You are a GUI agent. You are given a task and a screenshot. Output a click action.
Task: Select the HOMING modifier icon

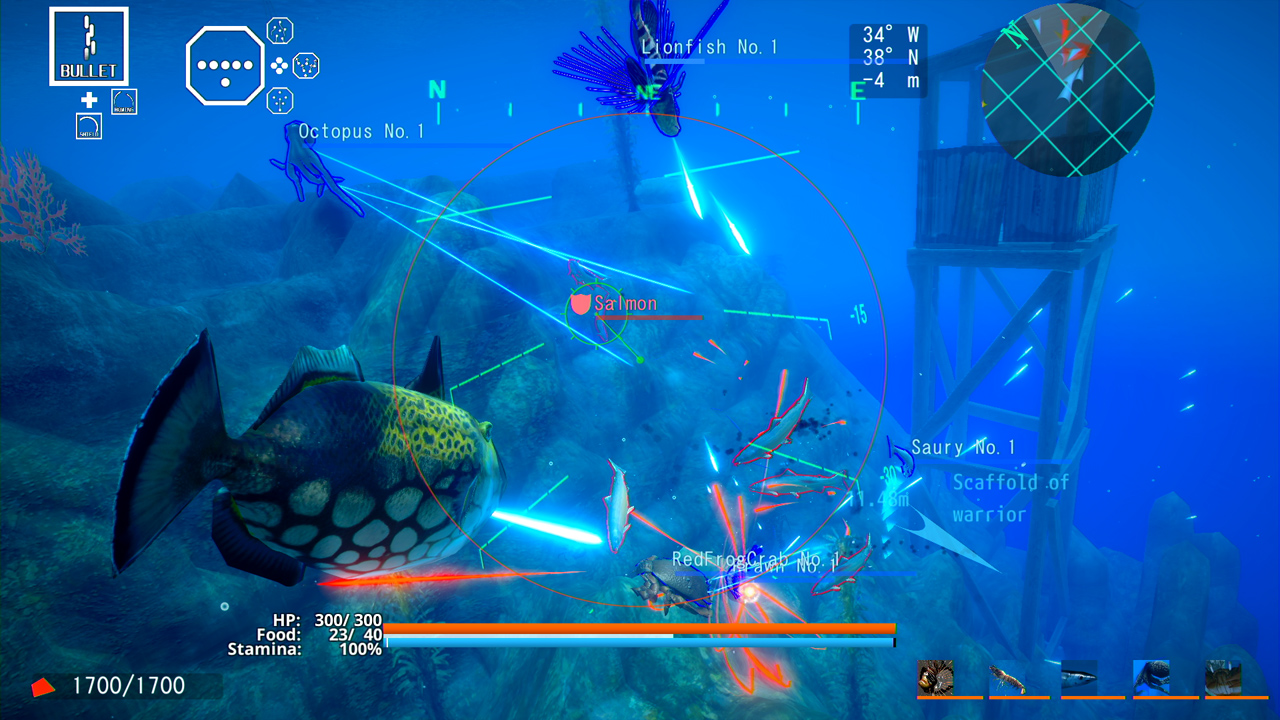124,100
